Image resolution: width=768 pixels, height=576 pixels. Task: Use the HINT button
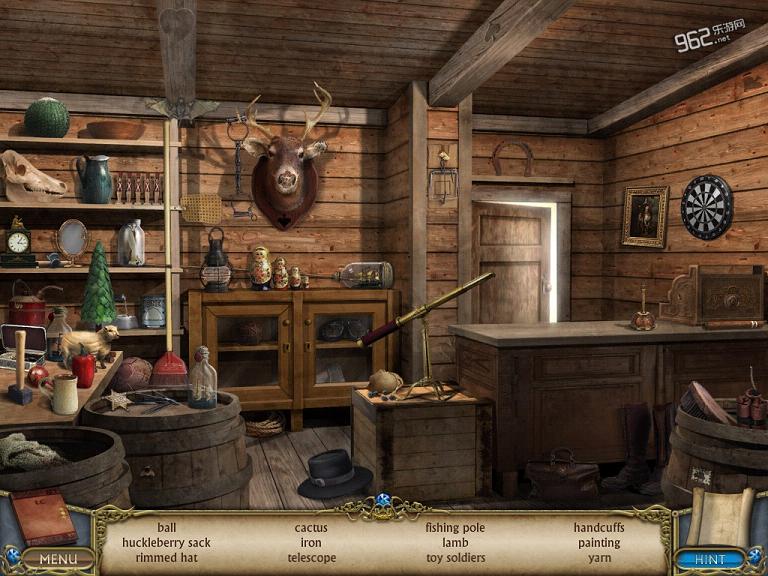pos(709,558)
